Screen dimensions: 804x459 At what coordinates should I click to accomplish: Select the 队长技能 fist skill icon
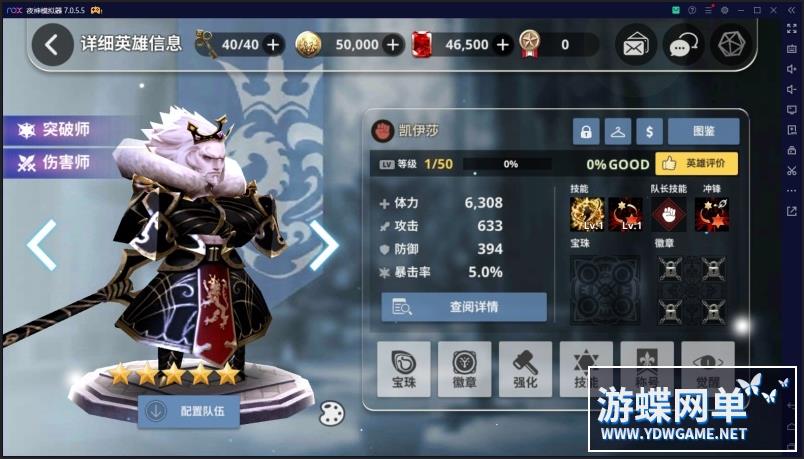(669, 213)
